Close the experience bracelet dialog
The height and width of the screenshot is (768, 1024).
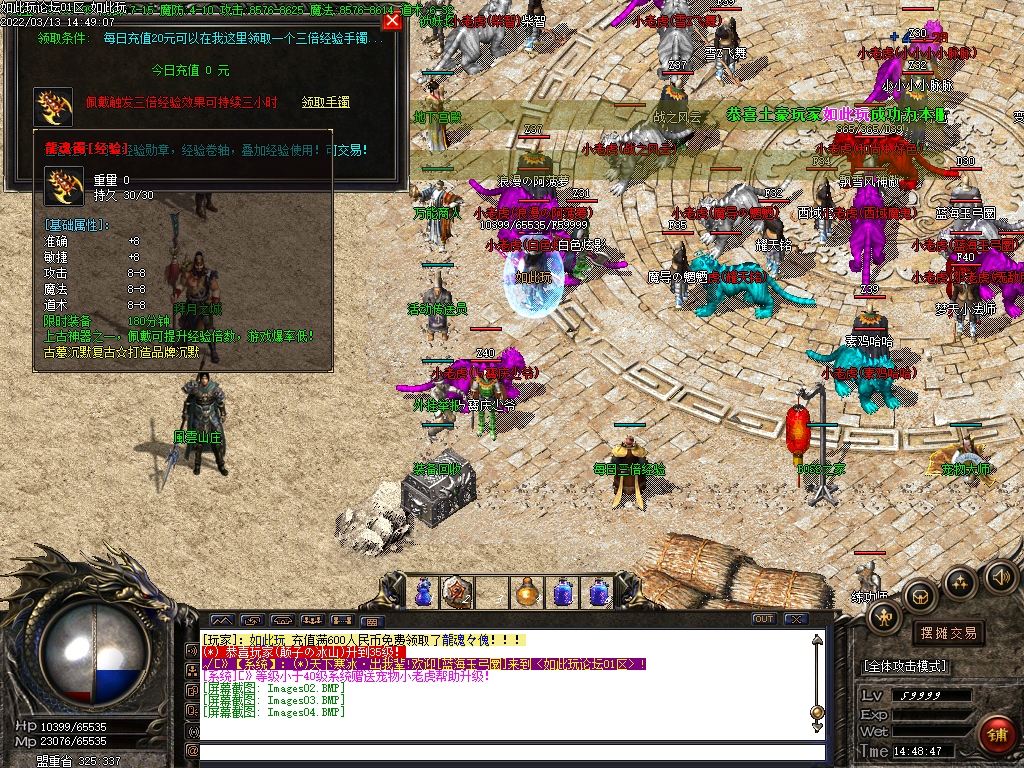(392, 20)
